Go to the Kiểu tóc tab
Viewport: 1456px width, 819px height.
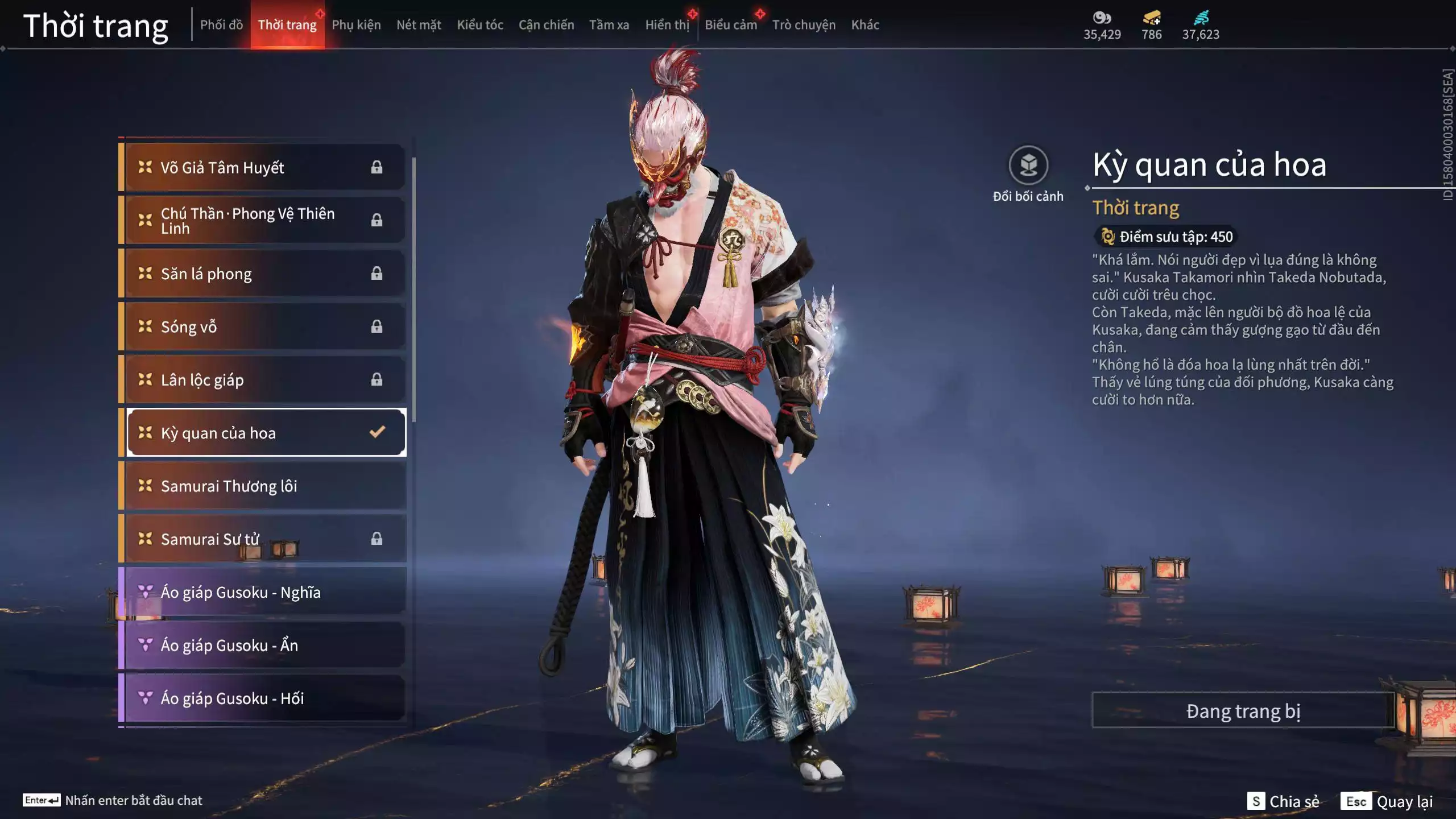coord(480,25)
